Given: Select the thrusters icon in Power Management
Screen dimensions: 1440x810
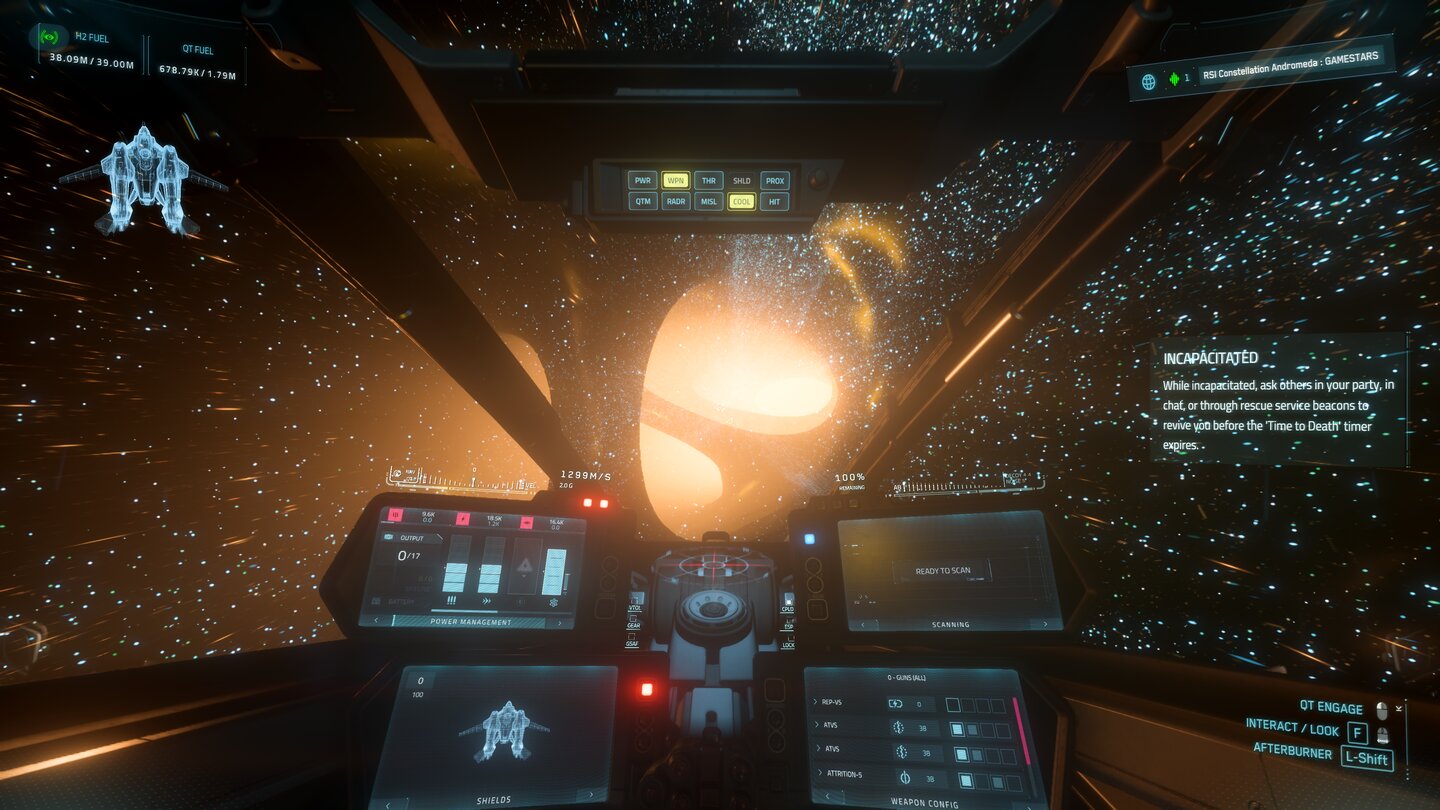Looking at the screenshot, I should (x=487, y=601).
